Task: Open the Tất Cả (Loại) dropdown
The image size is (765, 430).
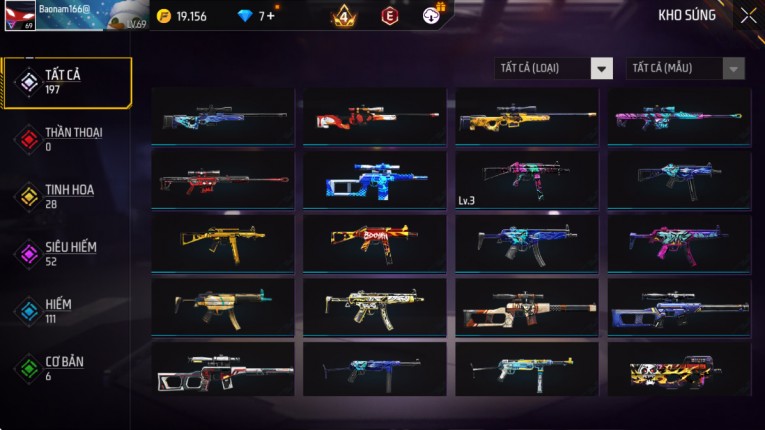Action: [553, 68]
